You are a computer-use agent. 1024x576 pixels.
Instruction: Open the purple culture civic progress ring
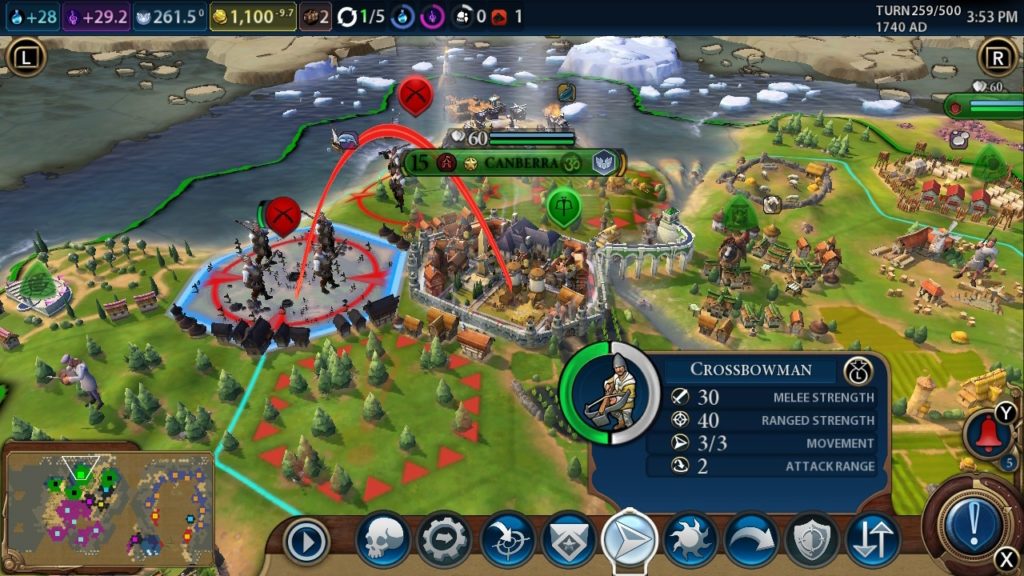(x=435, y=16)
